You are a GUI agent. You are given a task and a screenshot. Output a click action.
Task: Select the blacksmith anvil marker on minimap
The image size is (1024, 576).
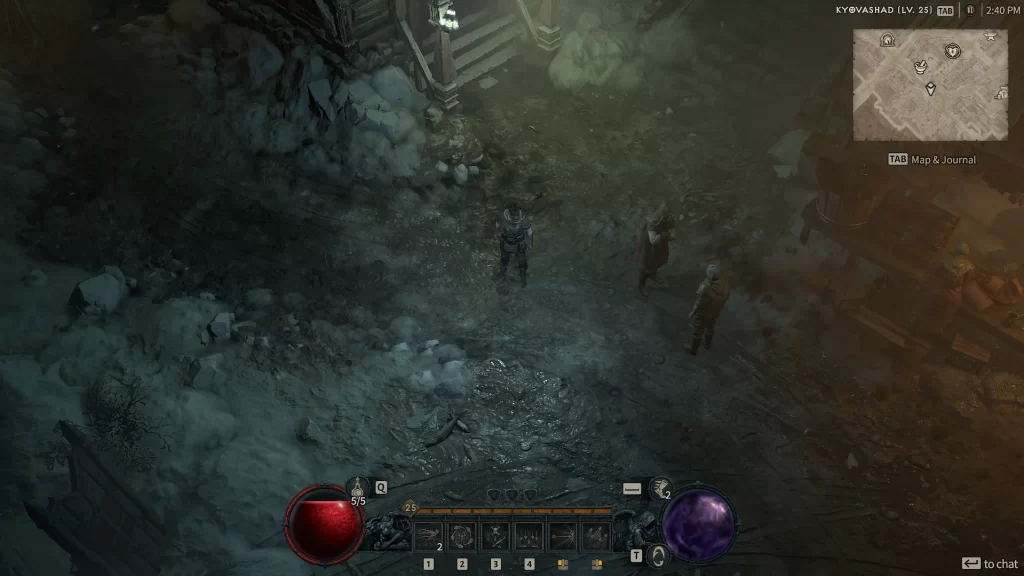(989, 36)
